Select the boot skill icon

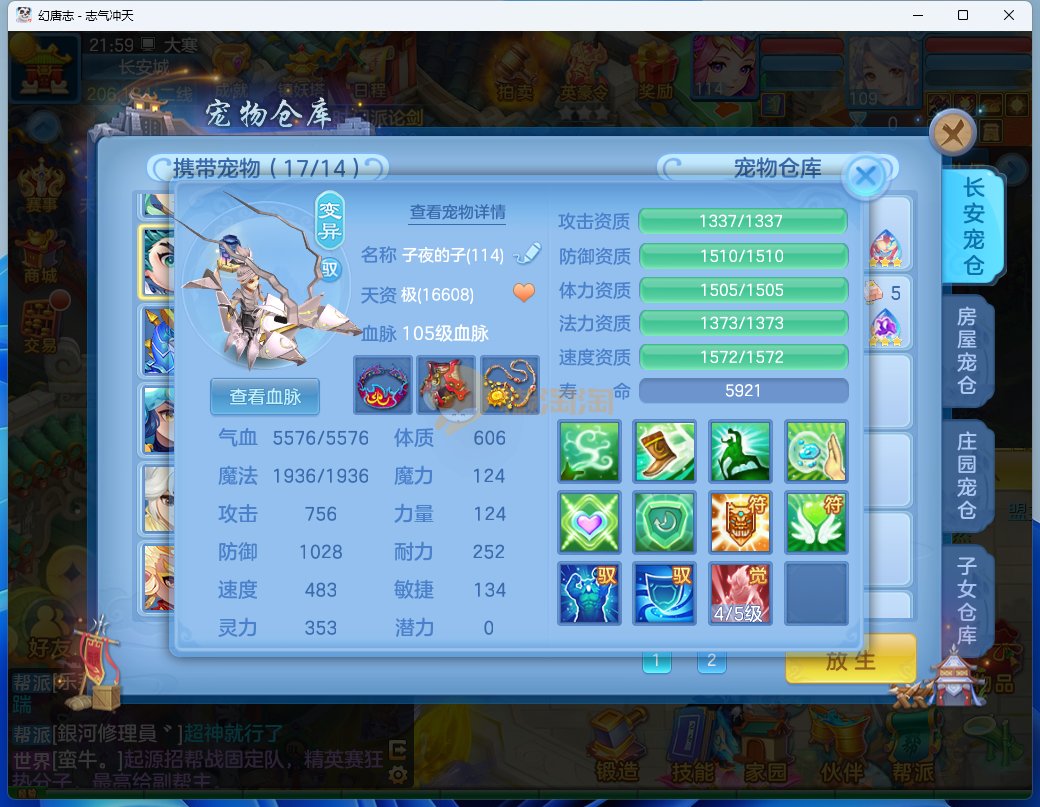pyautogui.click(x=665, y=451)
